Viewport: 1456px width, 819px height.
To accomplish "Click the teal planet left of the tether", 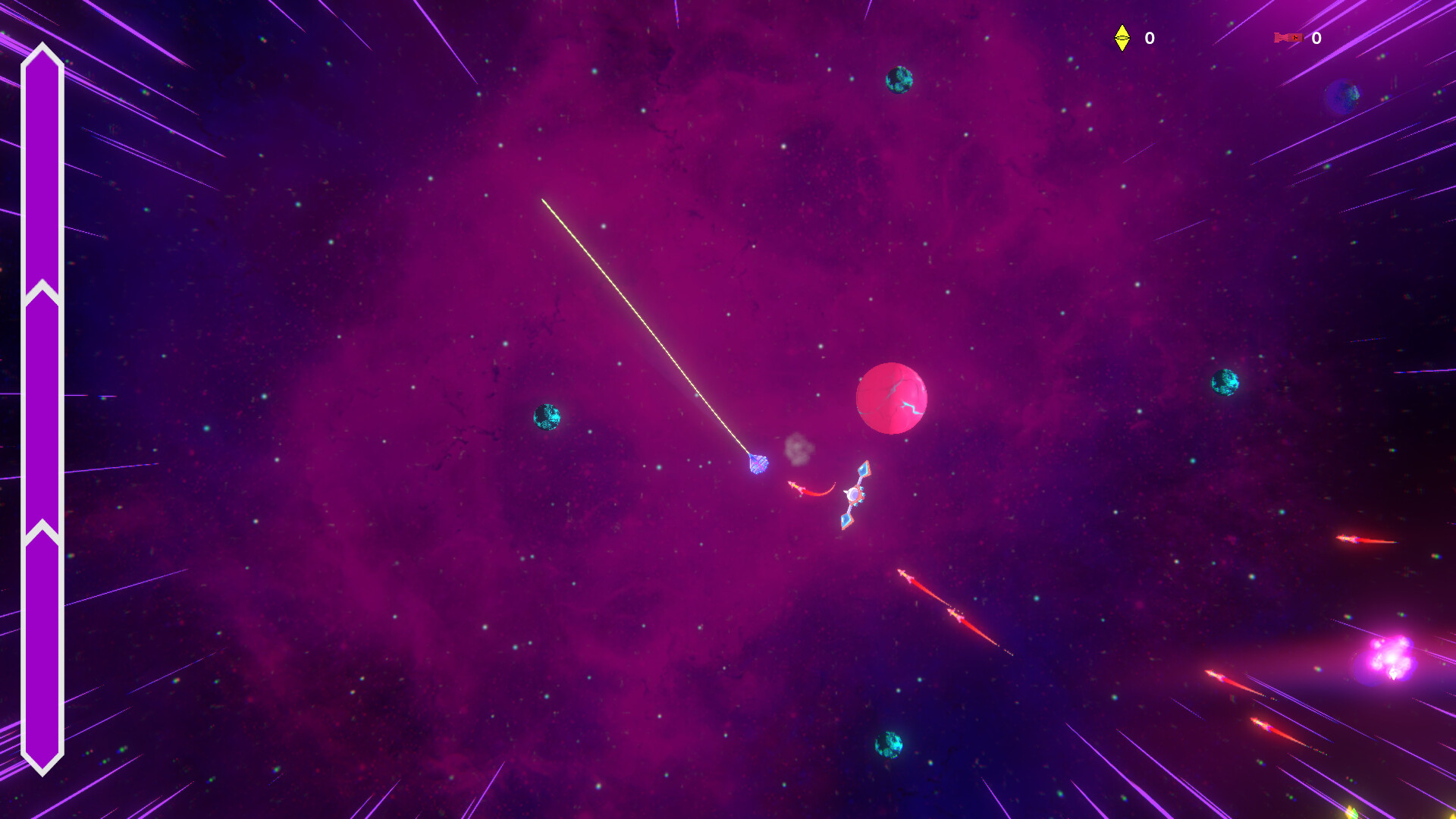I will click(548, 418).
